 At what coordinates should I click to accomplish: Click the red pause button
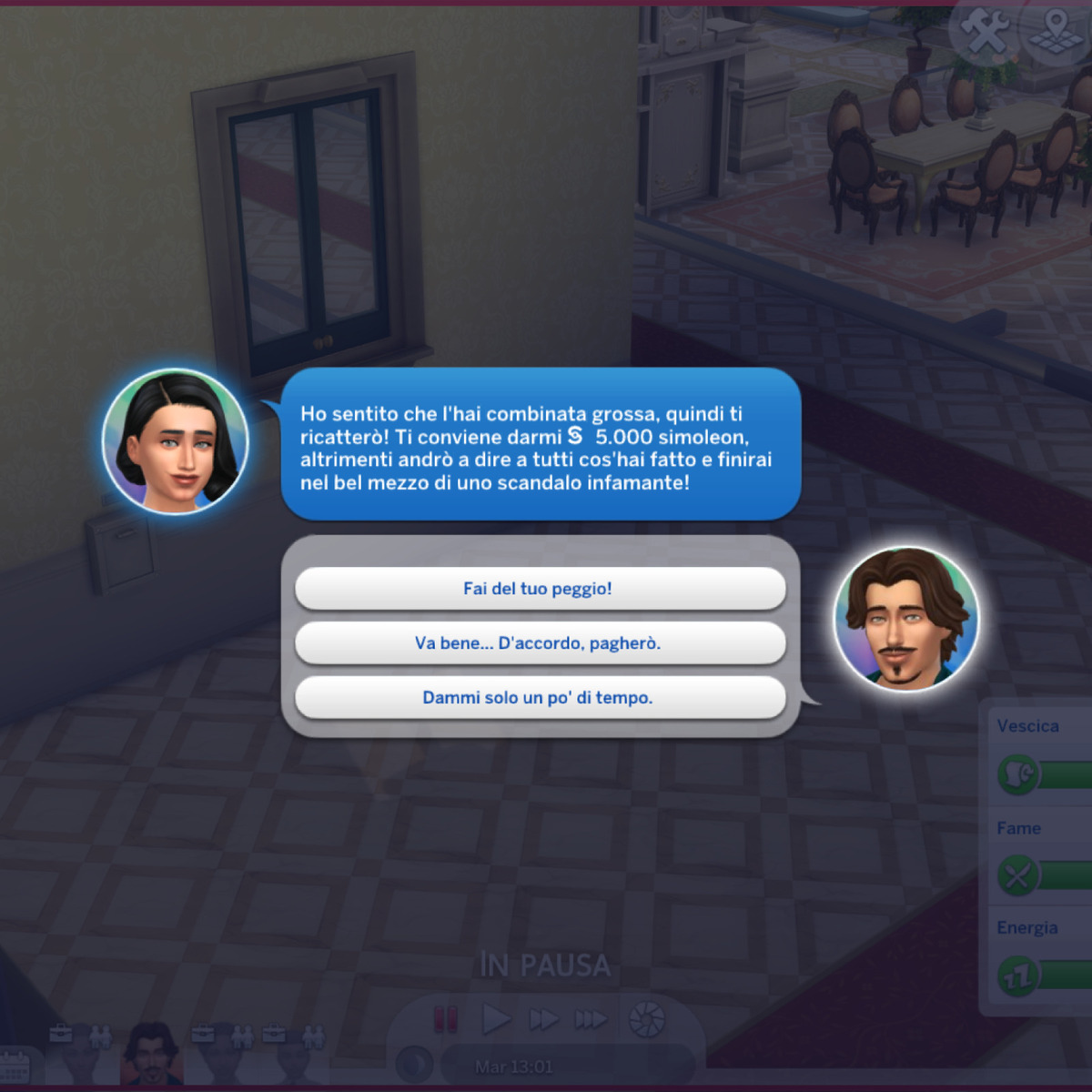point(445,1019)
